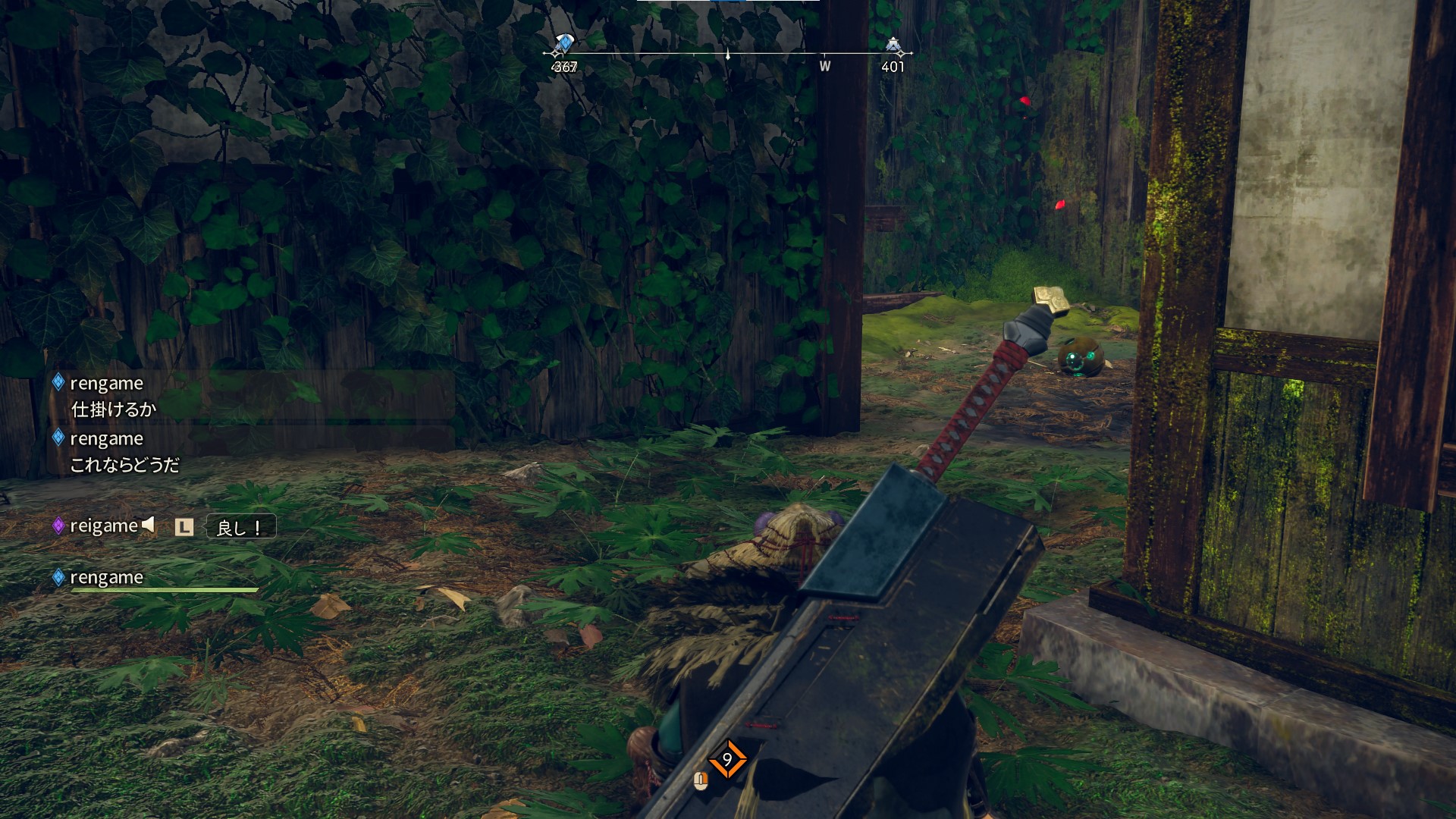Click the orange diamond item counter
Screen dimensions: 1456x819
pos(727,759)
